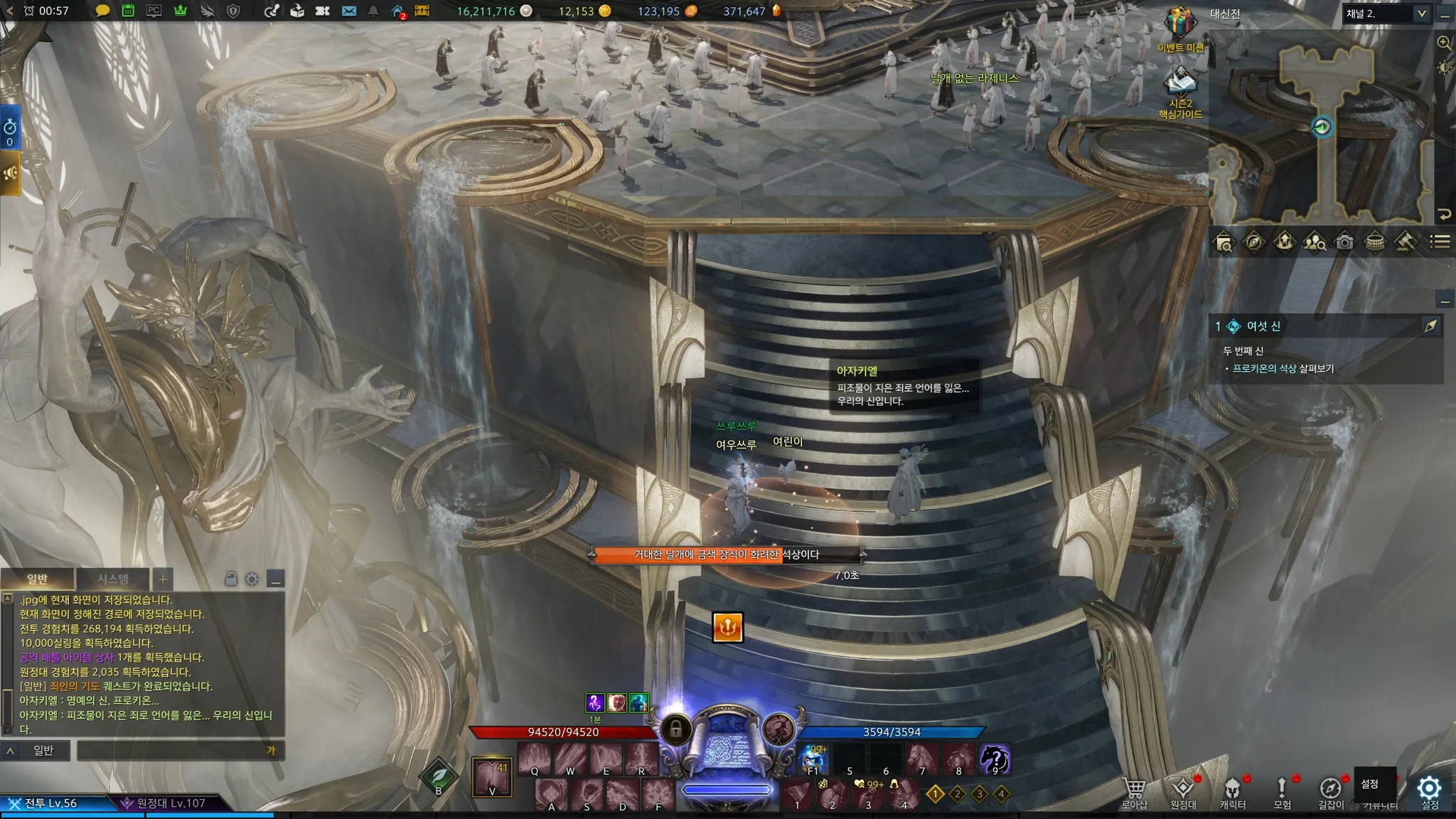The height and width of the screenshot is (819, 1456).
Task: Open chat window gear settings
Action: (252, 579)
